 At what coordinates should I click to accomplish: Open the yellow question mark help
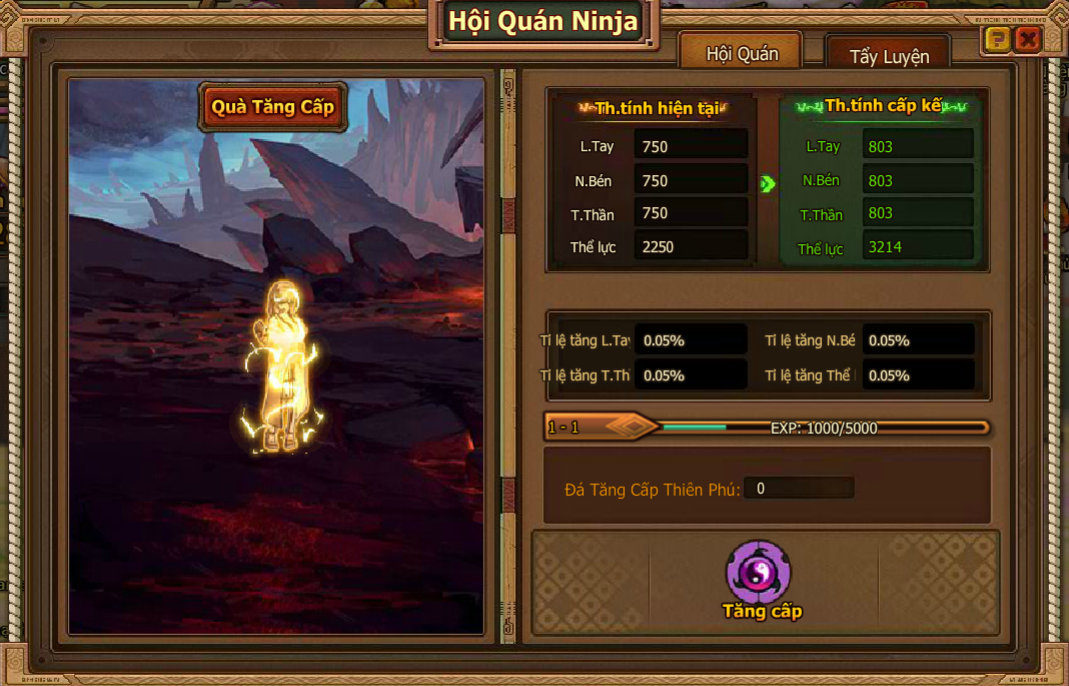pos(997,39)
